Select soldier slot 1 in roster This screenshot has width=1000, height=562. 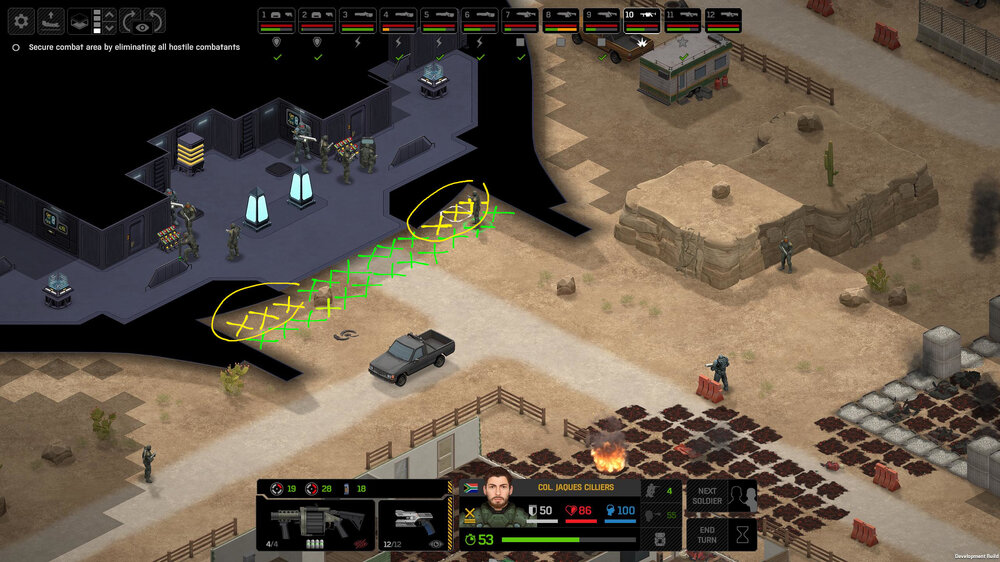277,19
